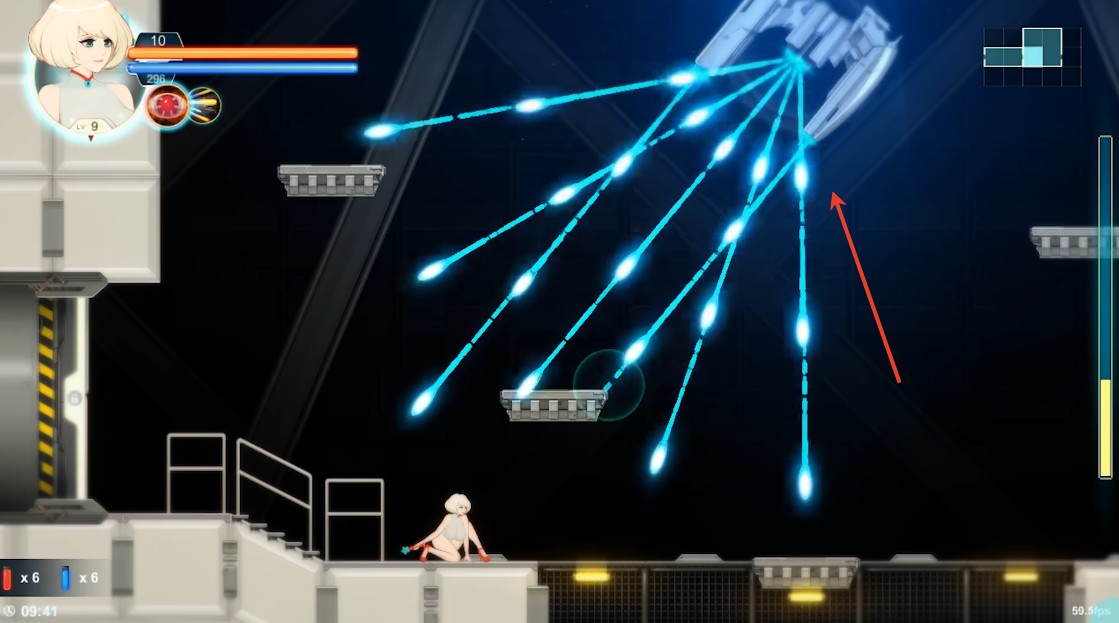
Task: Use the blue mana potion
Action: [66, 578]
